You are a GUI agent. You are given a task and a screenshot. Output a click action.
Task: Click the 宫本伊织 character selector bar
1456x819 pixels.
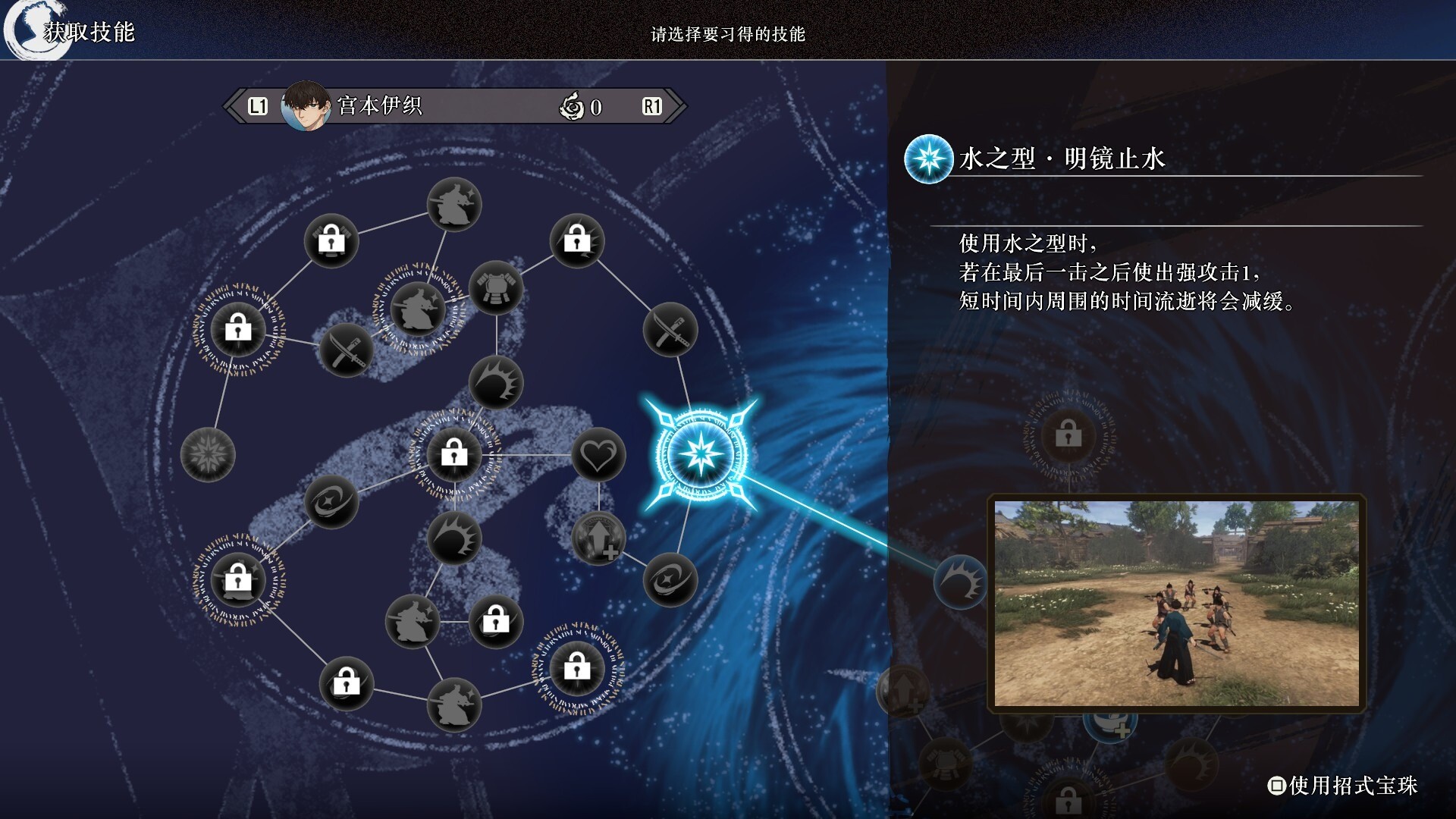pos(455,106)
